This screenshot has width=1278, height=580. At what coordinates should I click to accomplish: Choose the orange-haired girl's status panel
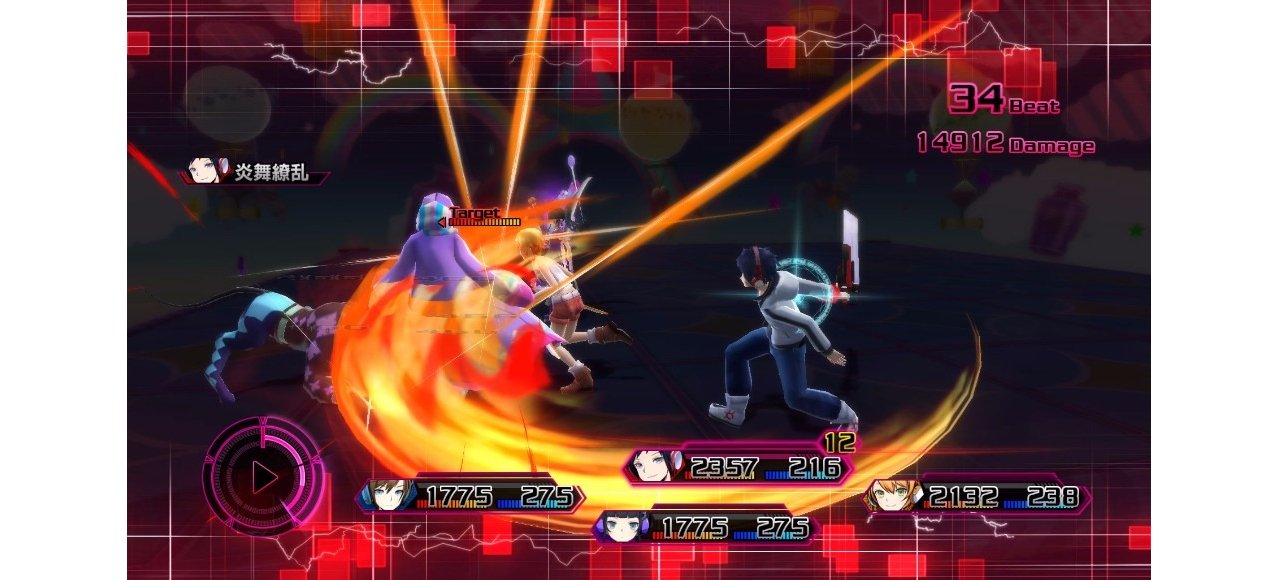click(x=976, y=497)
